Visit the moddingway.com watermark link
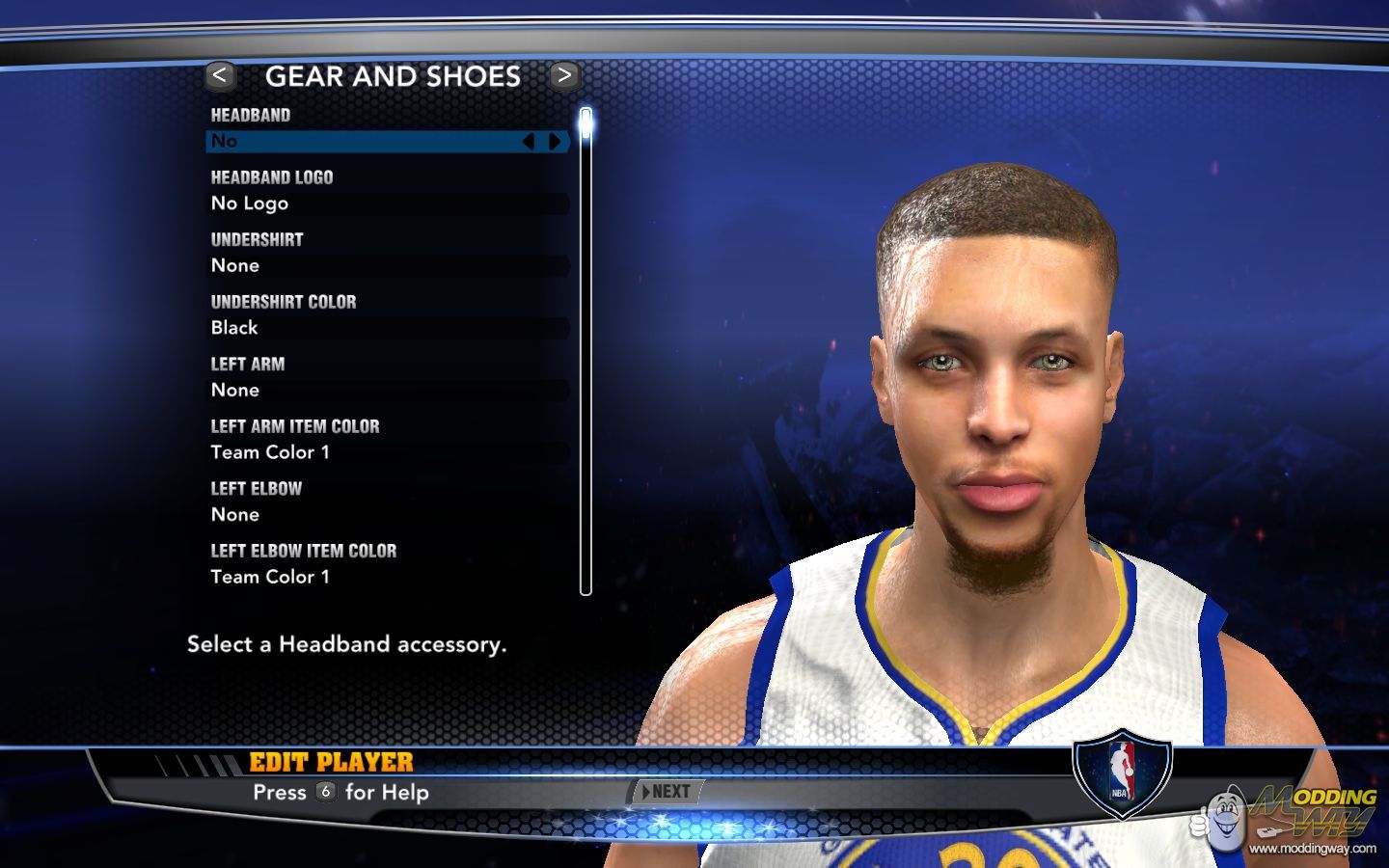Viewport: 1389px width, 868px height. click(x=1312, y=849)
